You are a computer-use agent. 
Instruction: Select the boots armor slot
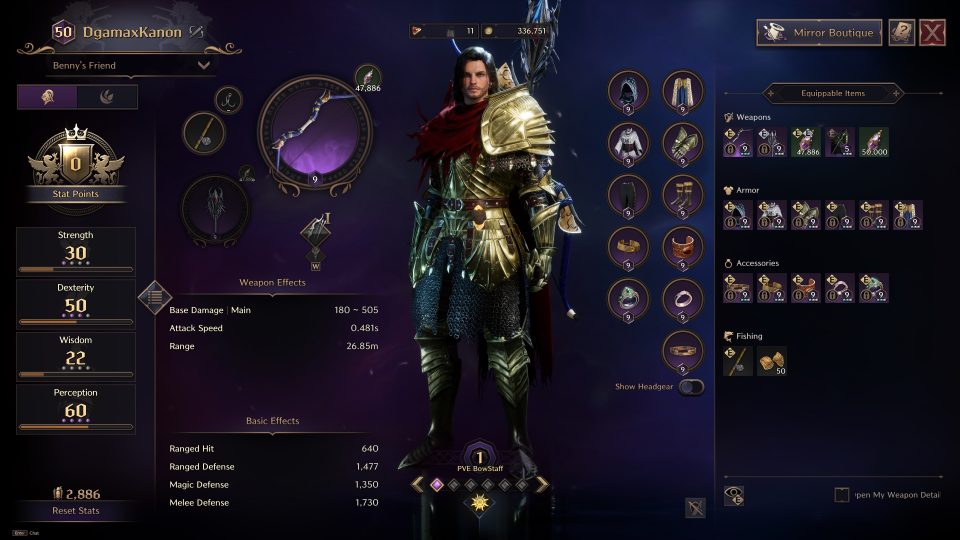(x=683, y=195)
